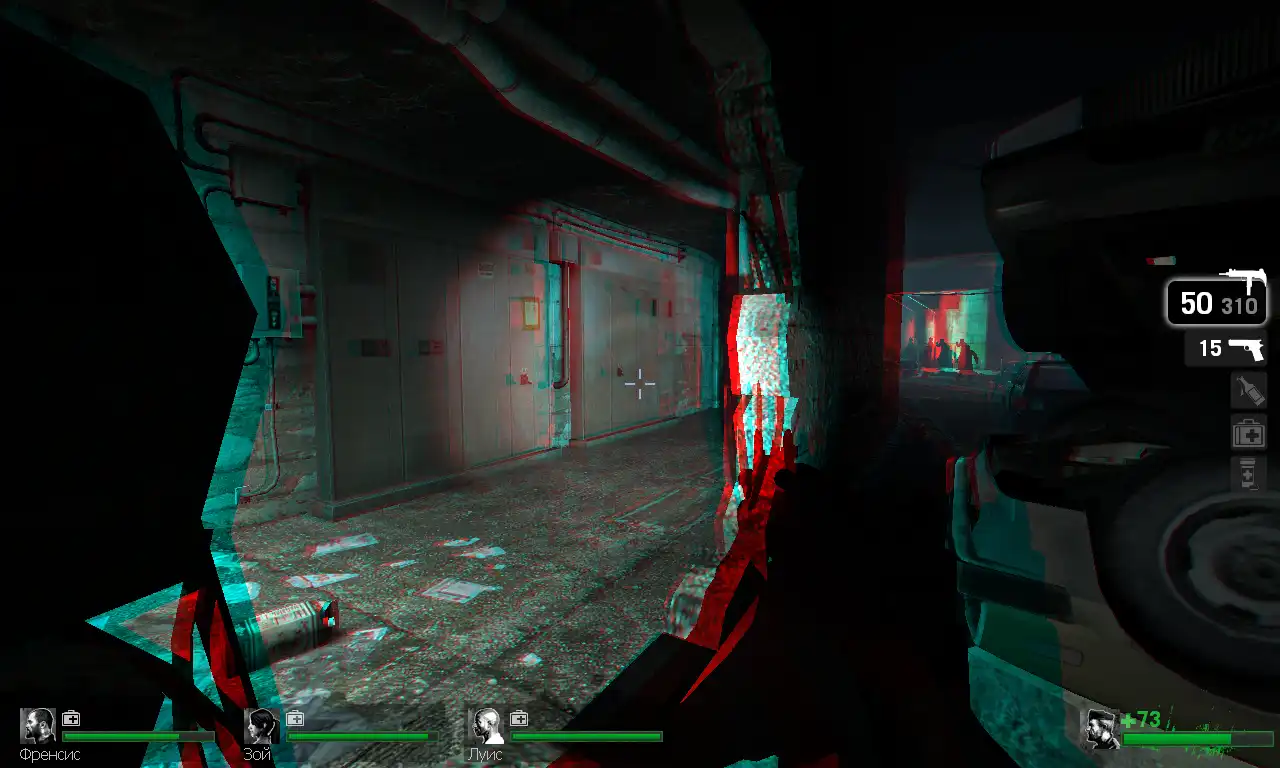Select Zoey's teammate portrait
Screen dimensions: 1280x768
263,727
